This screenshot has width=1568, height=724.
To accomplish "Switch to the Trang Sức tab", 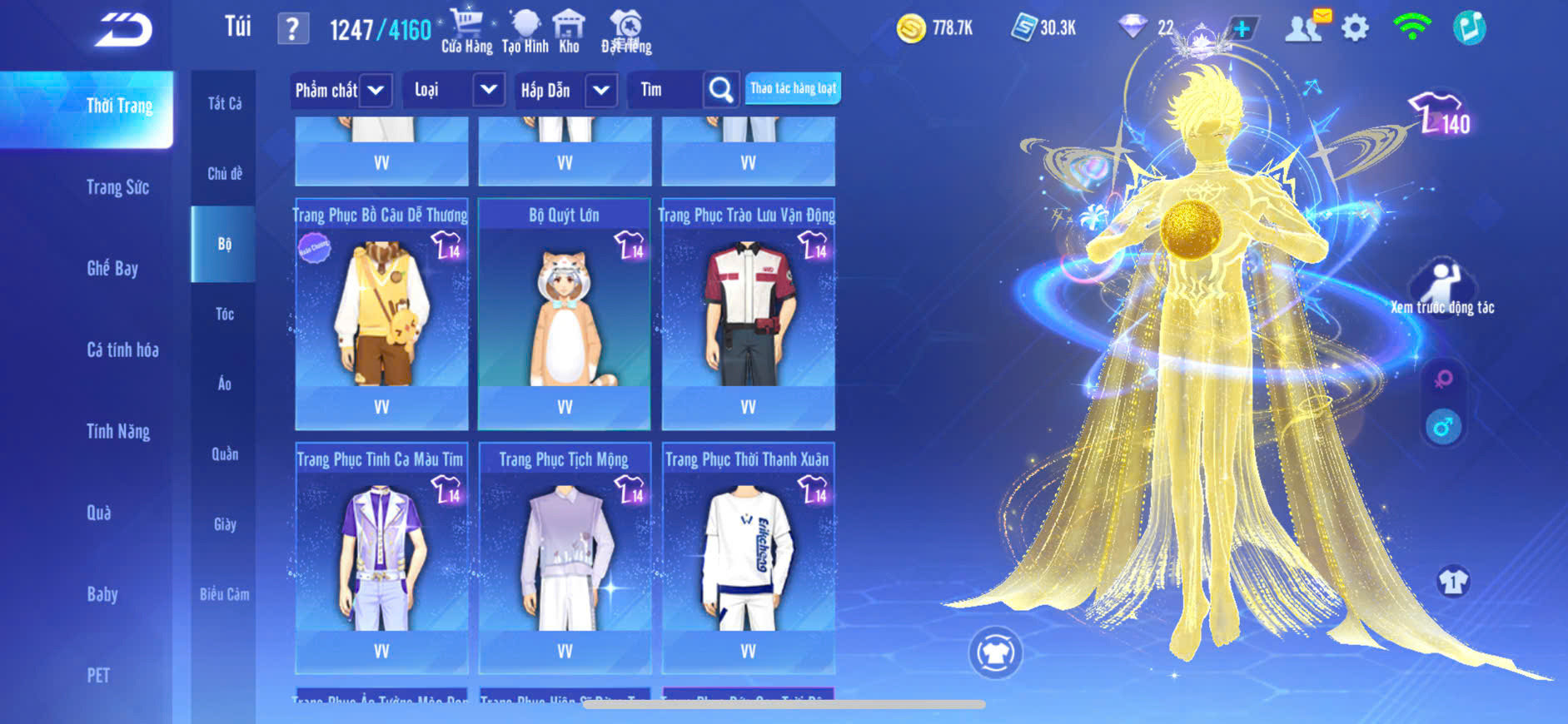I will click(117, 187).
